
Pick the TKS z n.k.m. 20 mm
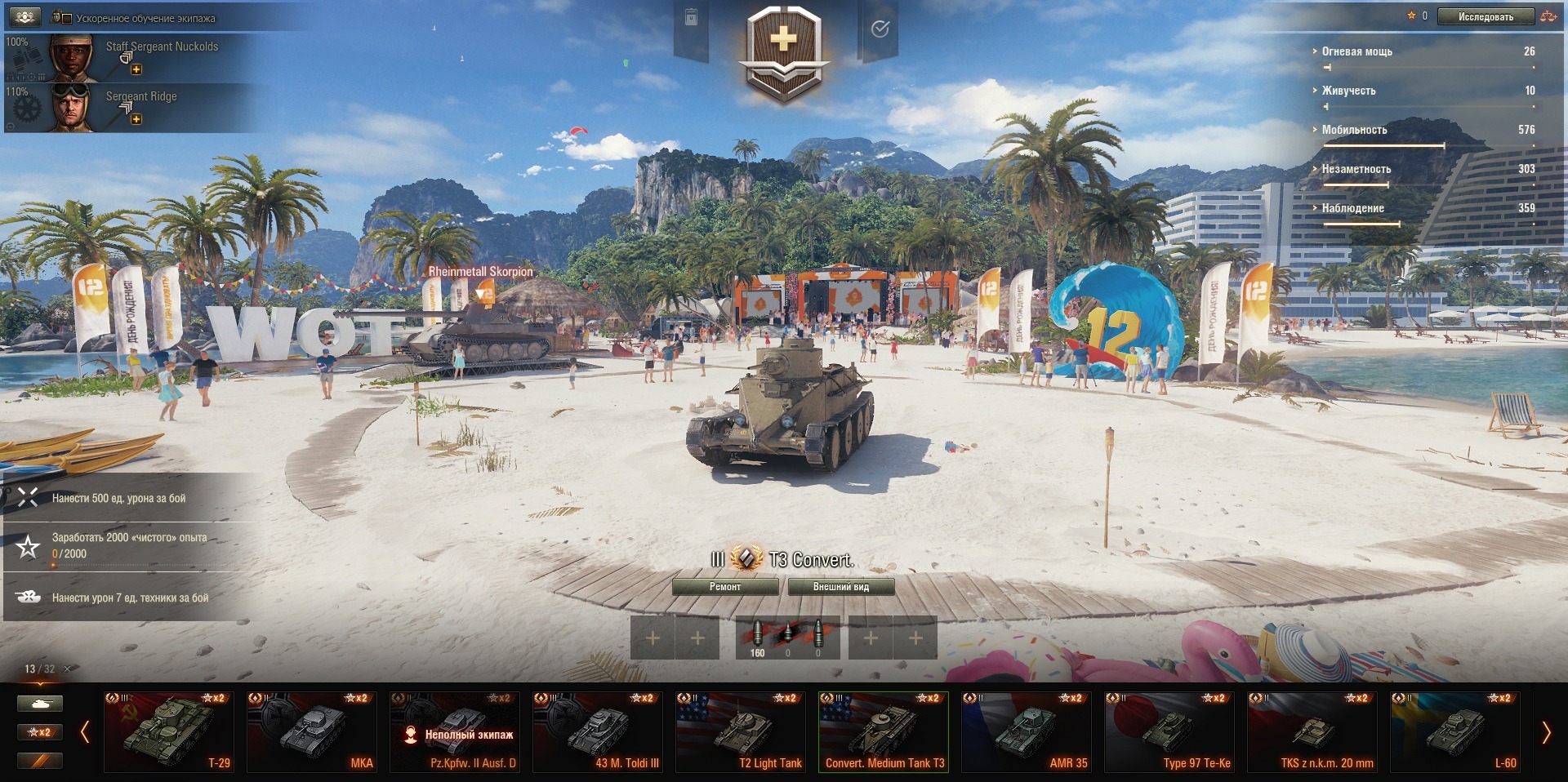(1312, 731)
